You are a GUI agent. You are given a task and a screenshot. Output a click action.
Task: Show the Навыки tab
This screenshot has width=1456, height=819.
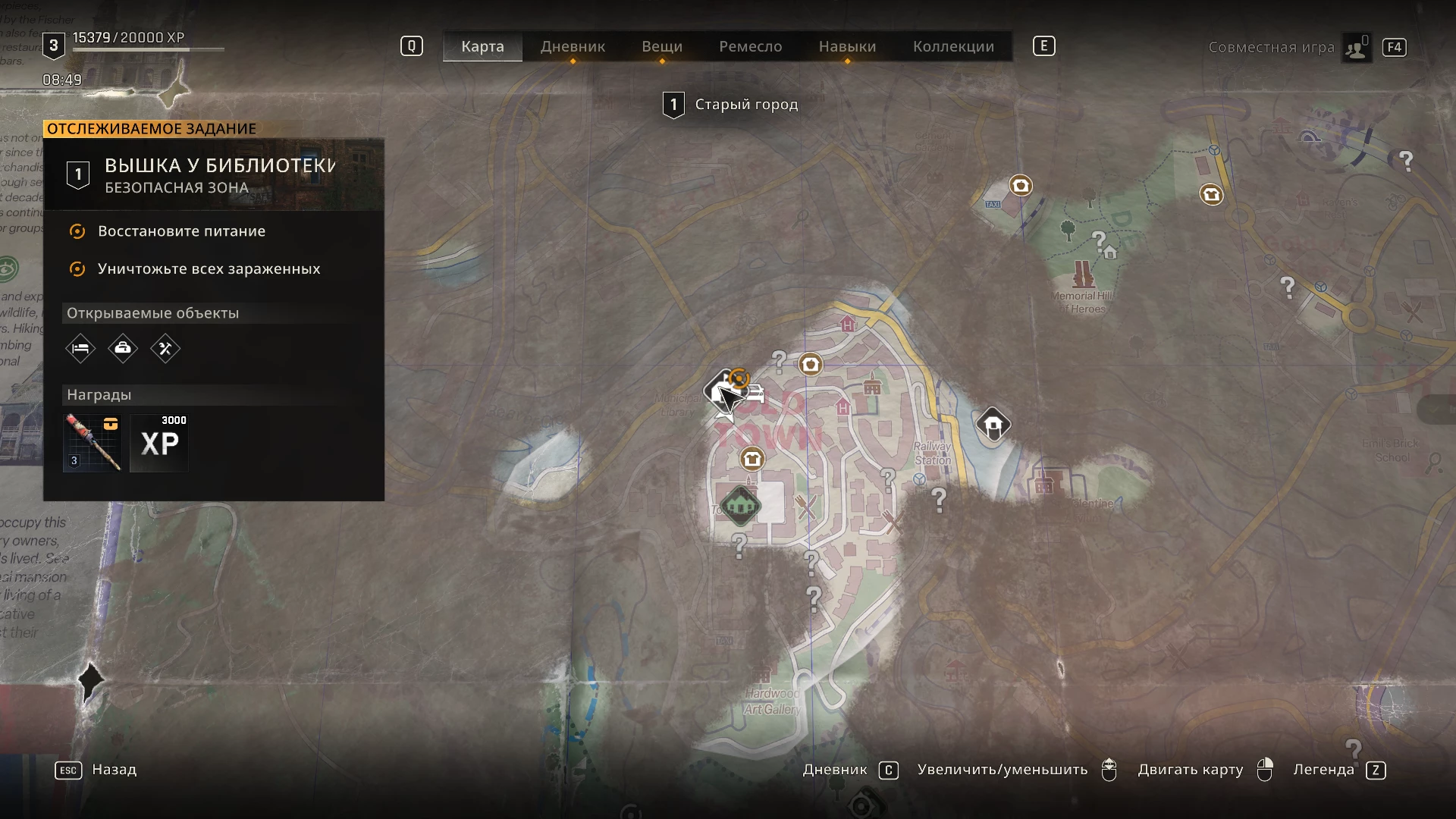click(x=847, y=46)
